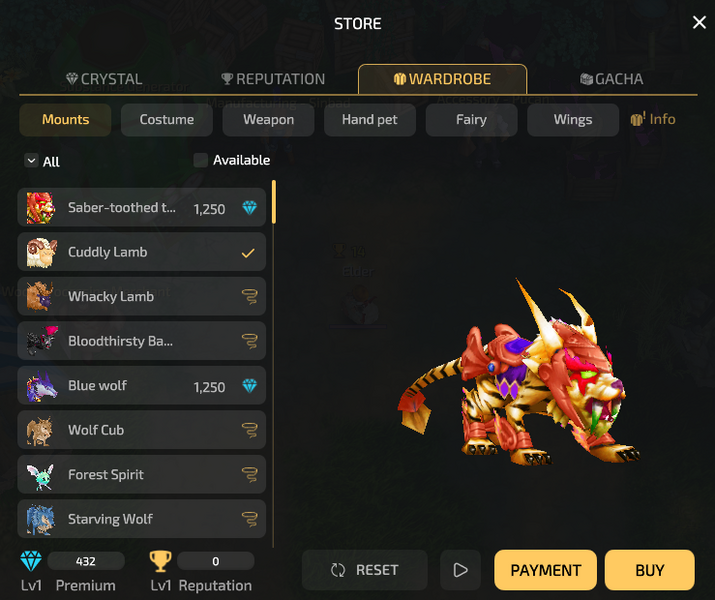
Task: View the Wings category
Action: [x=573, y=120]
